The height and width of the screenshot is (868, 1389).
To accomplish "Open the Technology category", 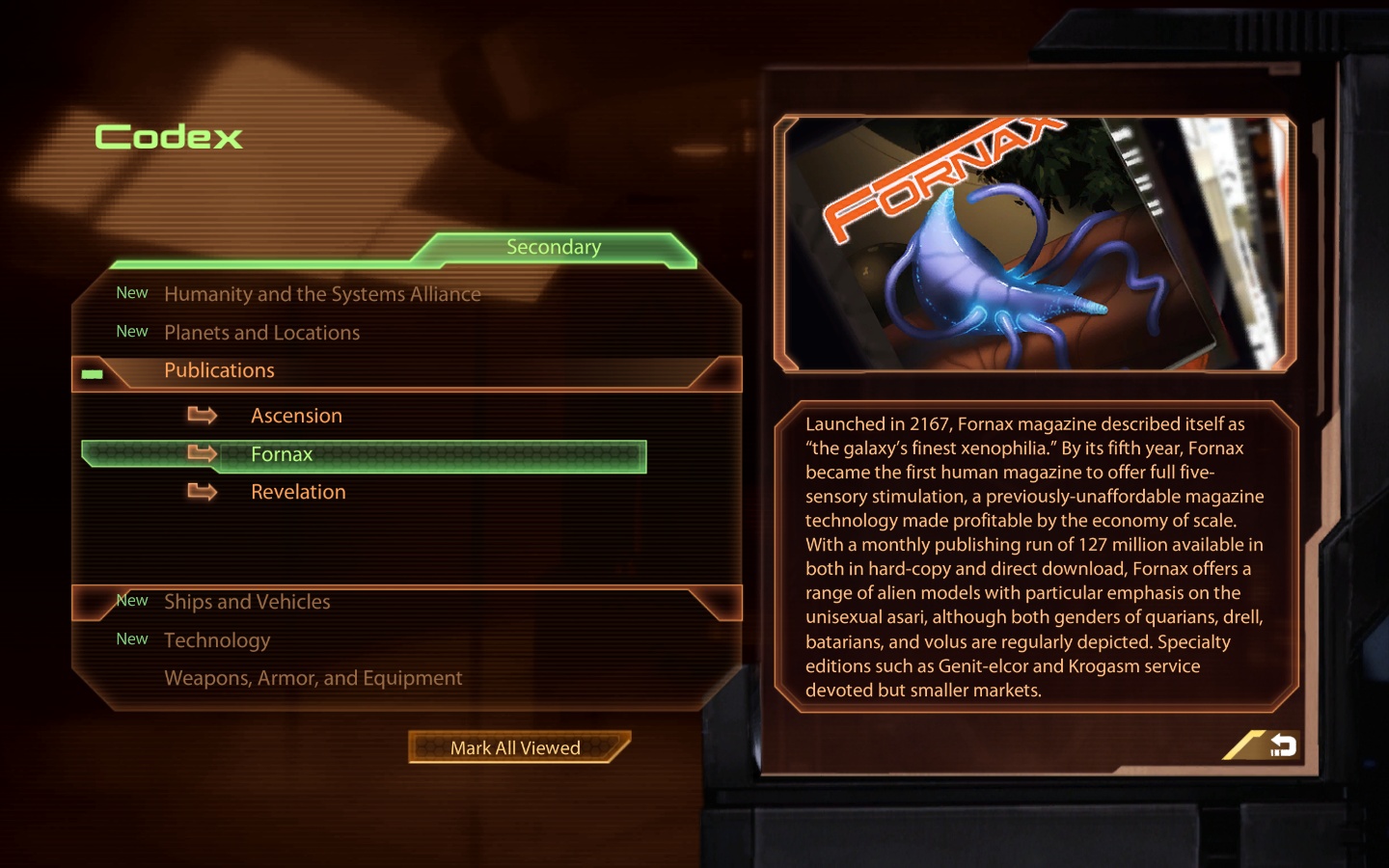I will pyautogui.click(x=217, y=640).
